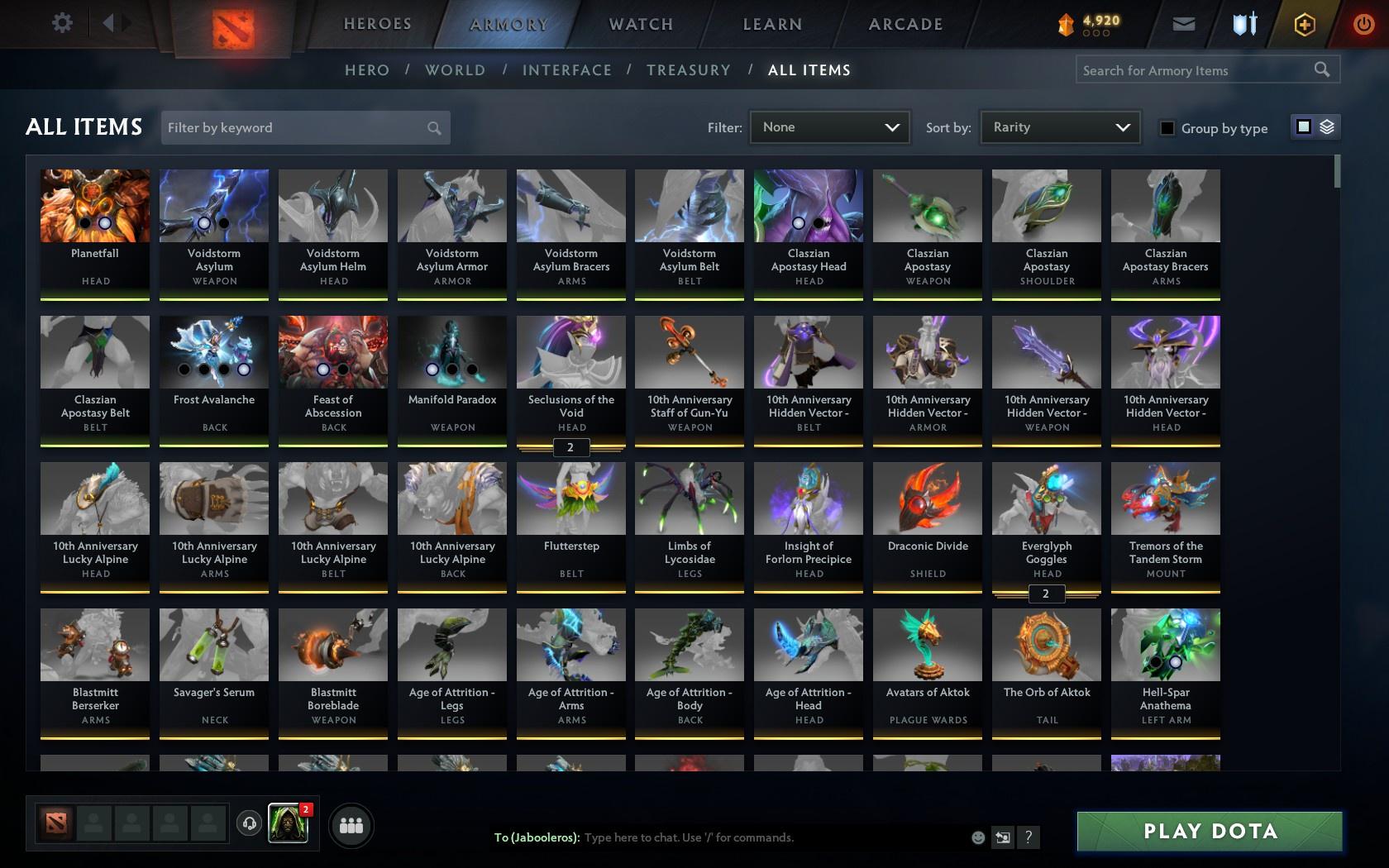
Task: Click the PLAY DOTA button
Action: click(x=1210, y=831)
